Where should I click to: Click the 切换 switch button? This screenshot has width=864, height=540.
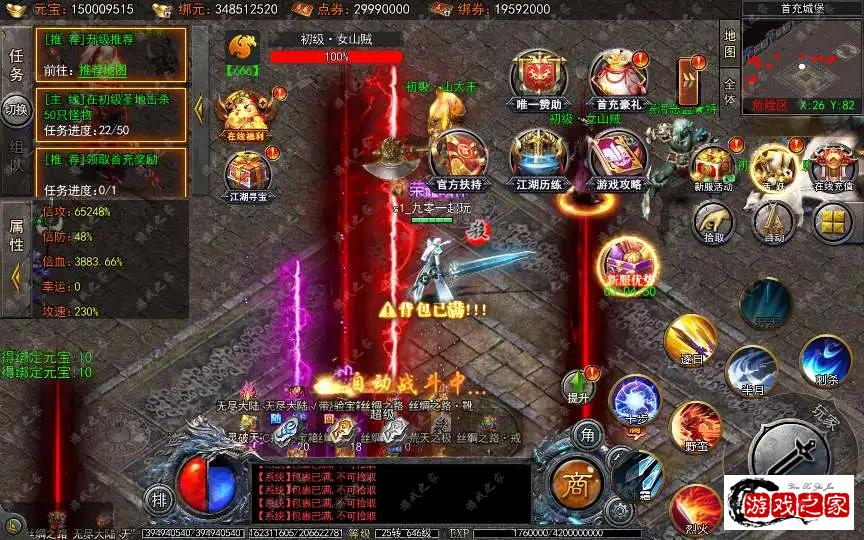(18, 109)
